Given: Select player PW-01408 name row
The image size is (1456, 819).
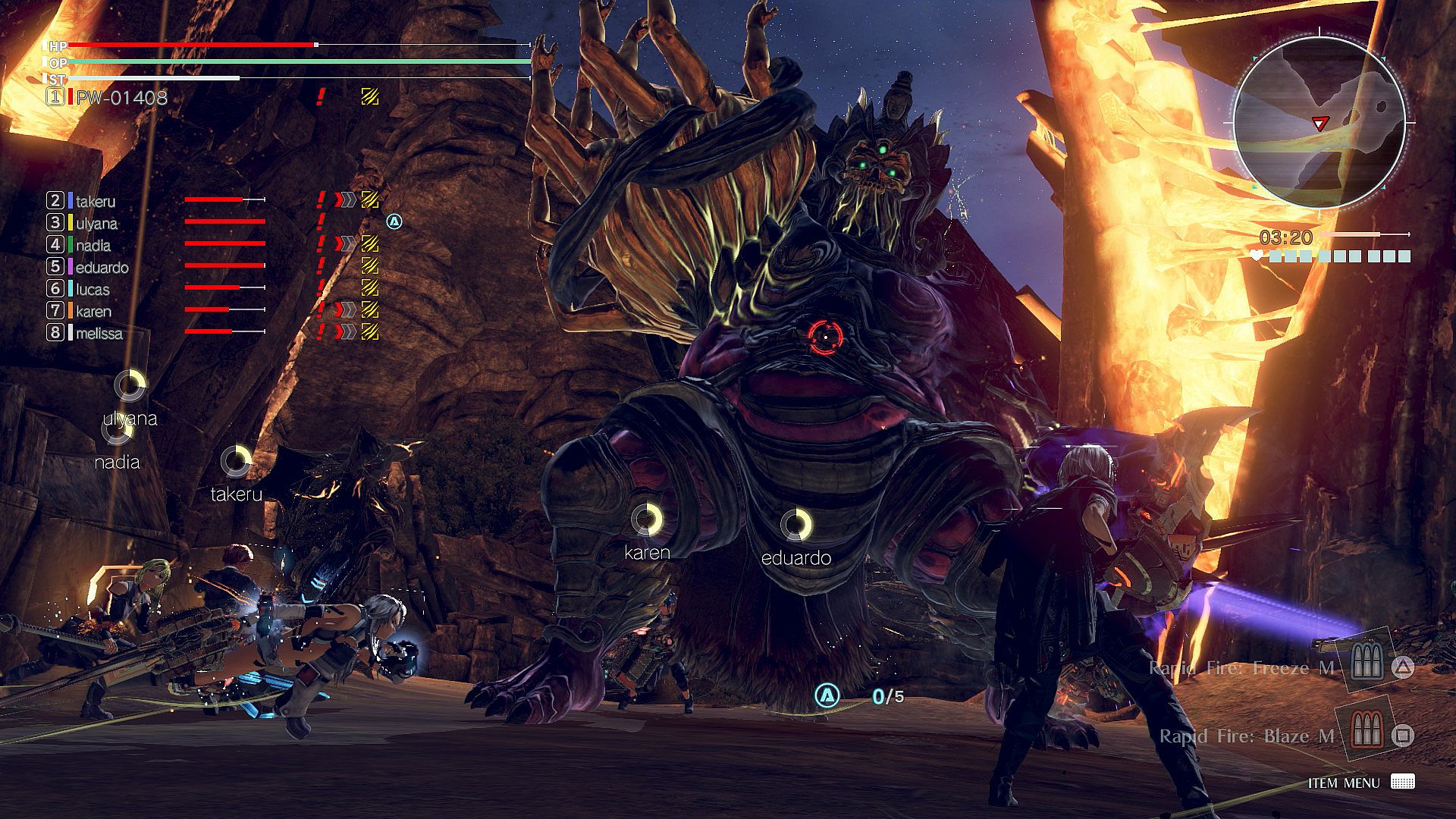Looking at the screenshot, I should tap(121, 97).
